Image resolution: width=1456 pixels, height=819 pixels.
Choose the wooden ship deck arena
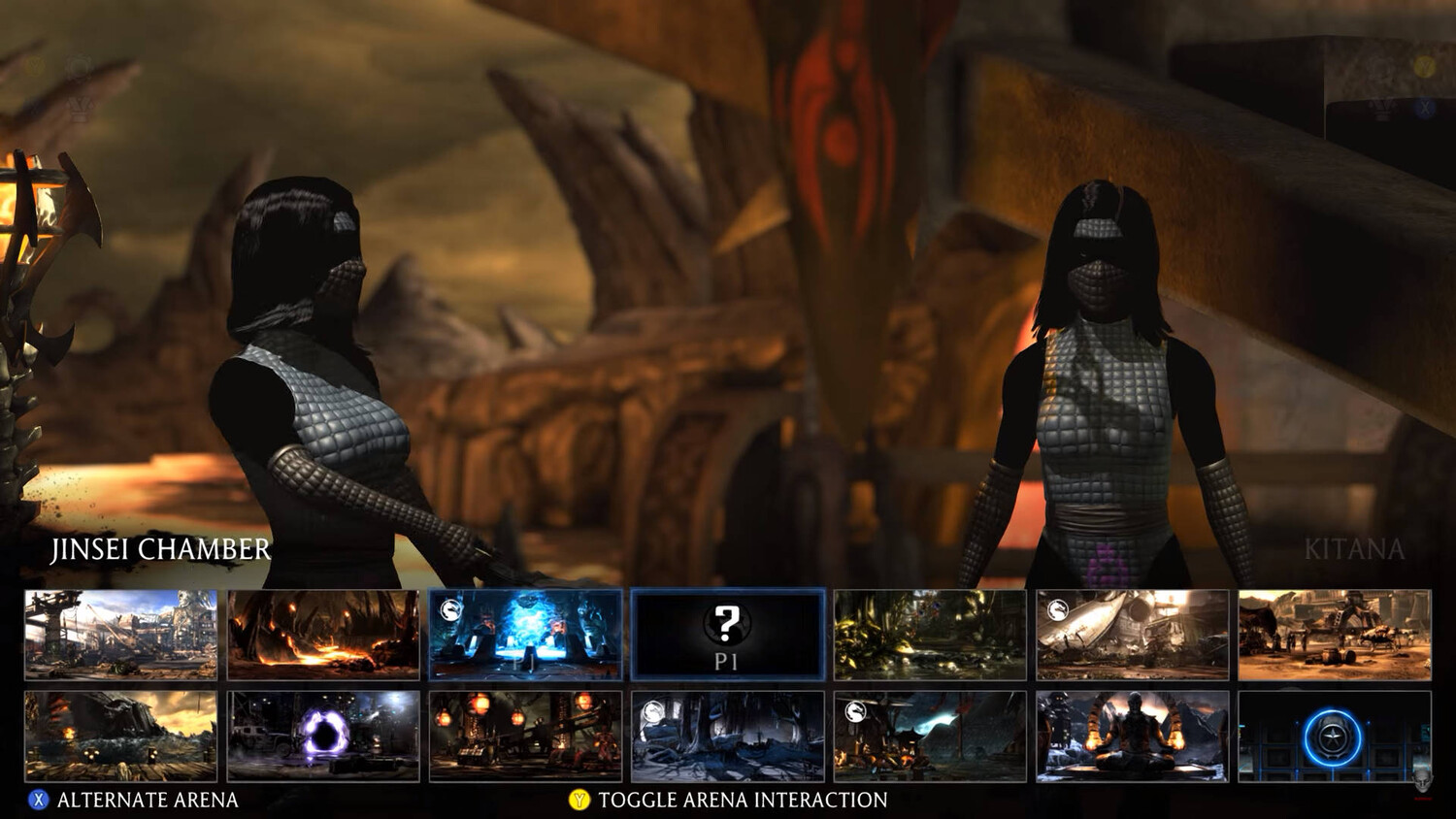coord(120,737)
